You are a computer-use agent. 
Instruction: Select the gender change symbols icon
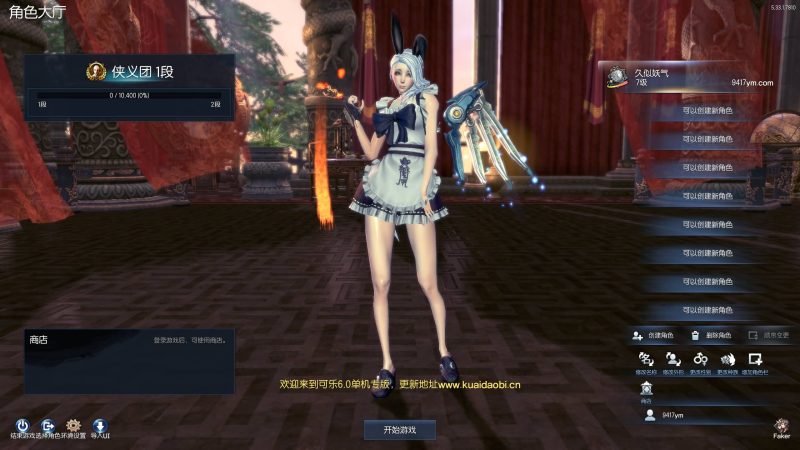pos(701,360)
